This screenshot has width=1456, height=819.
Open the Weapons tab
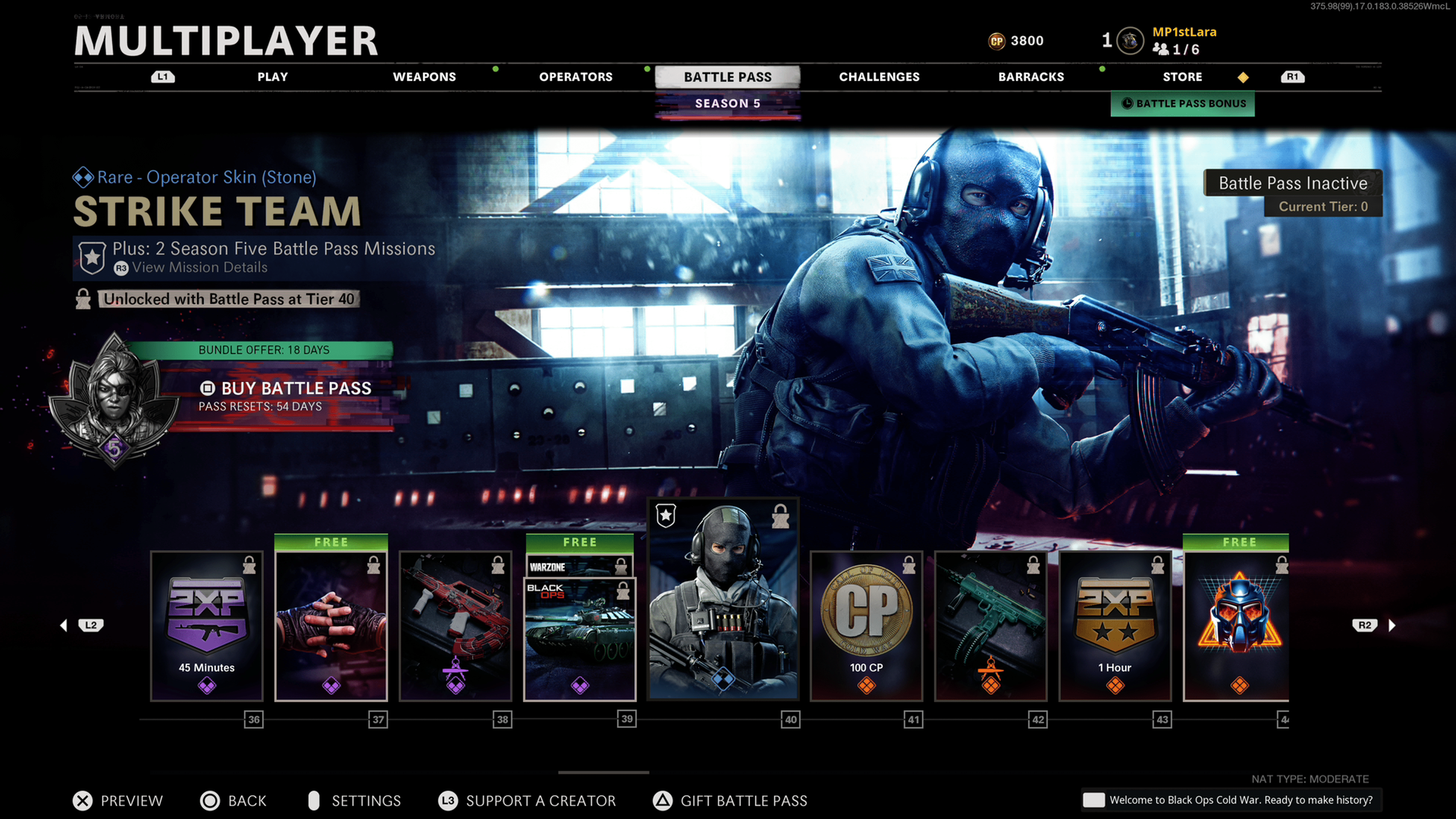[x=424, y=77]
